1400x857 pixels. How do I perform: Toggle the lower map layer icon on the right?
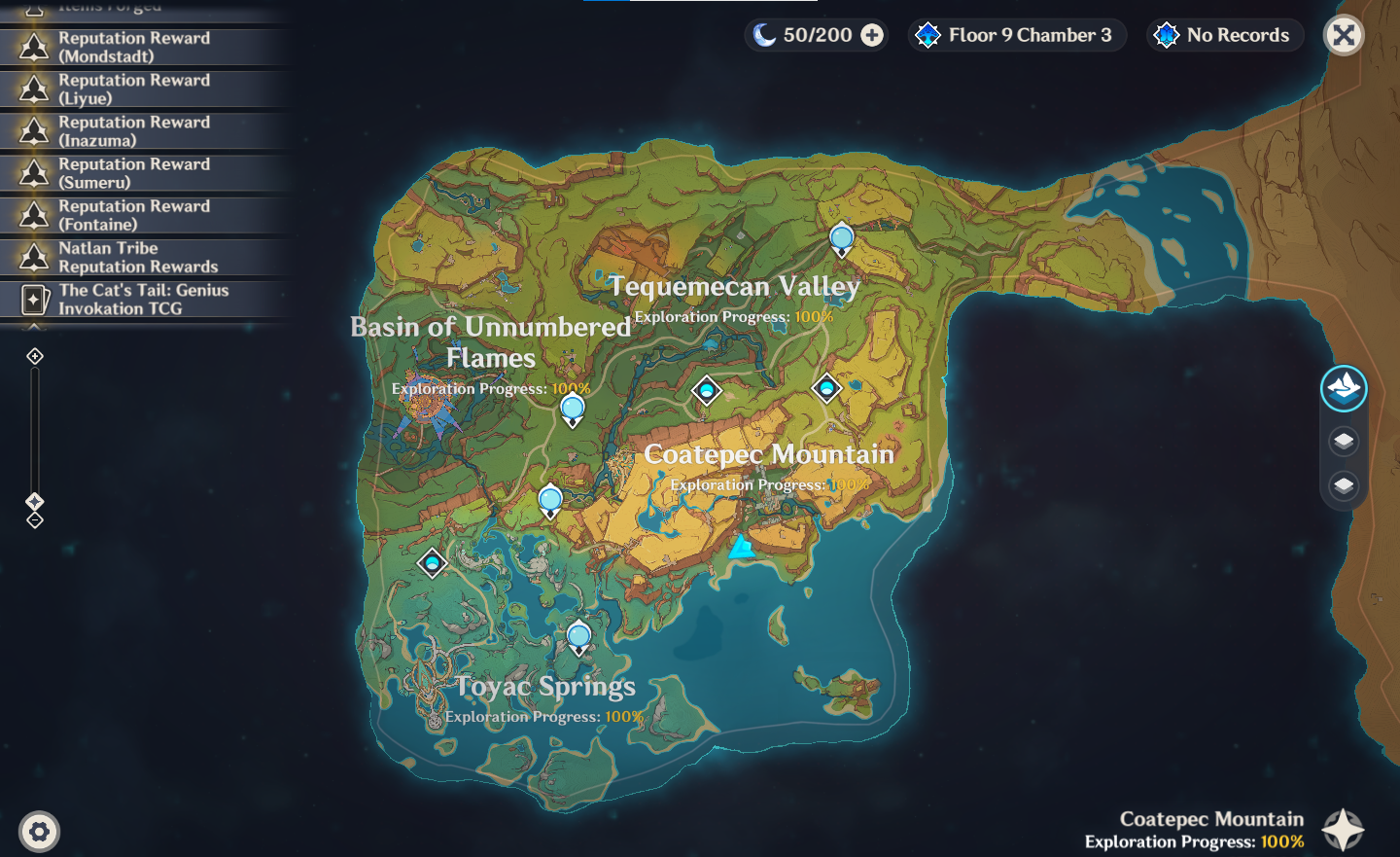click(1343, 486)
